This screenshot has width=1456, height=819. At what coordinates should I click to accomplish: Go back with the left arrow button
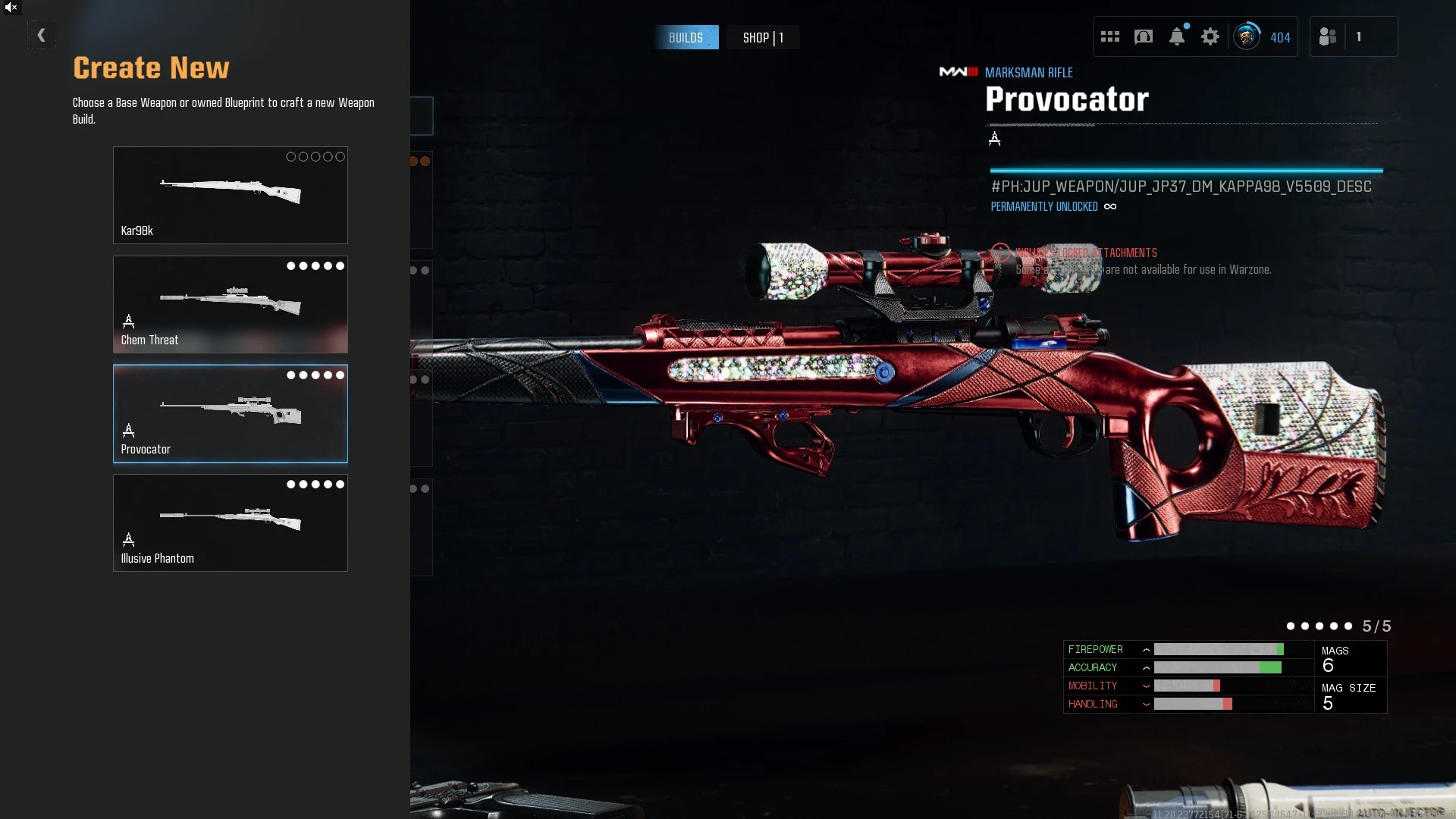point(41,35)
